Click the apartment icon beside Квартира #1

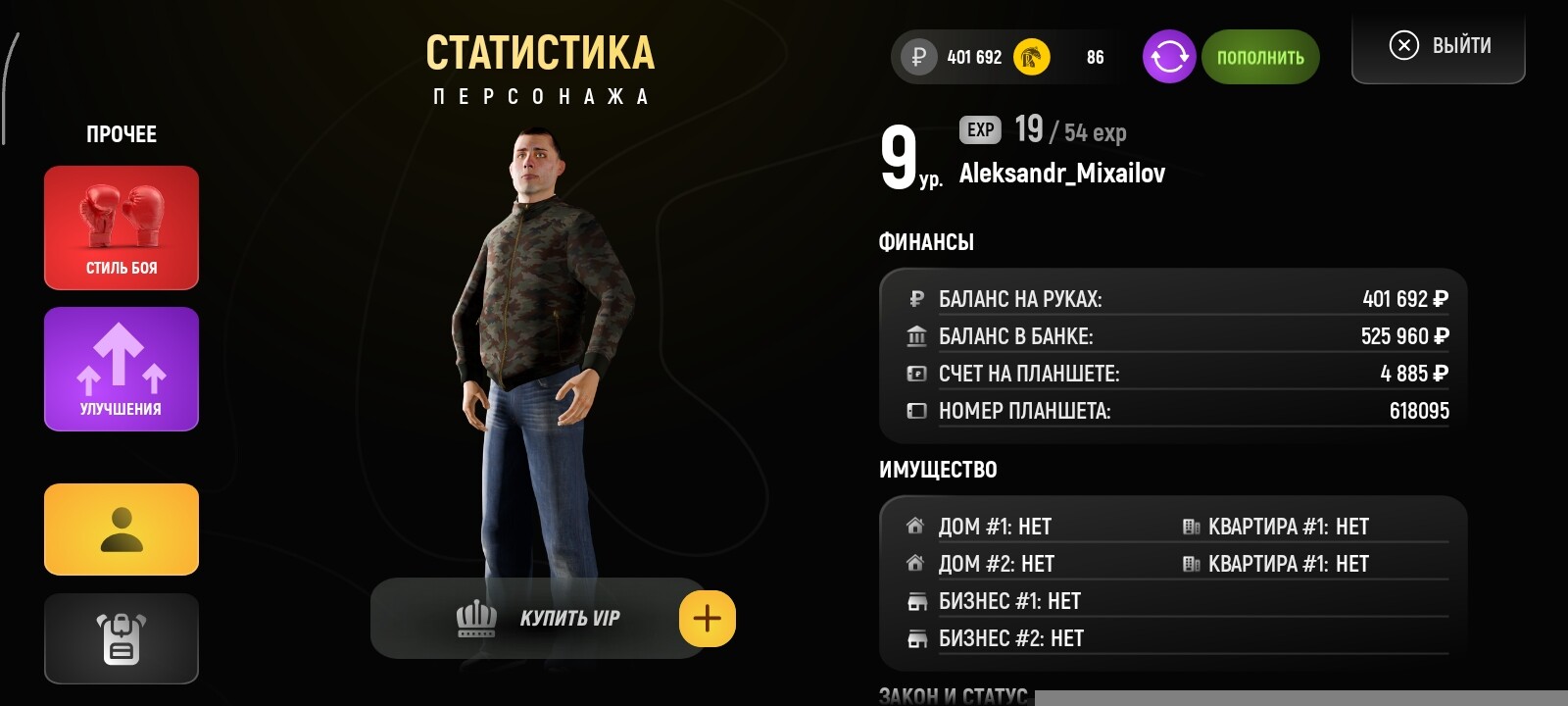pos(1192,526)
